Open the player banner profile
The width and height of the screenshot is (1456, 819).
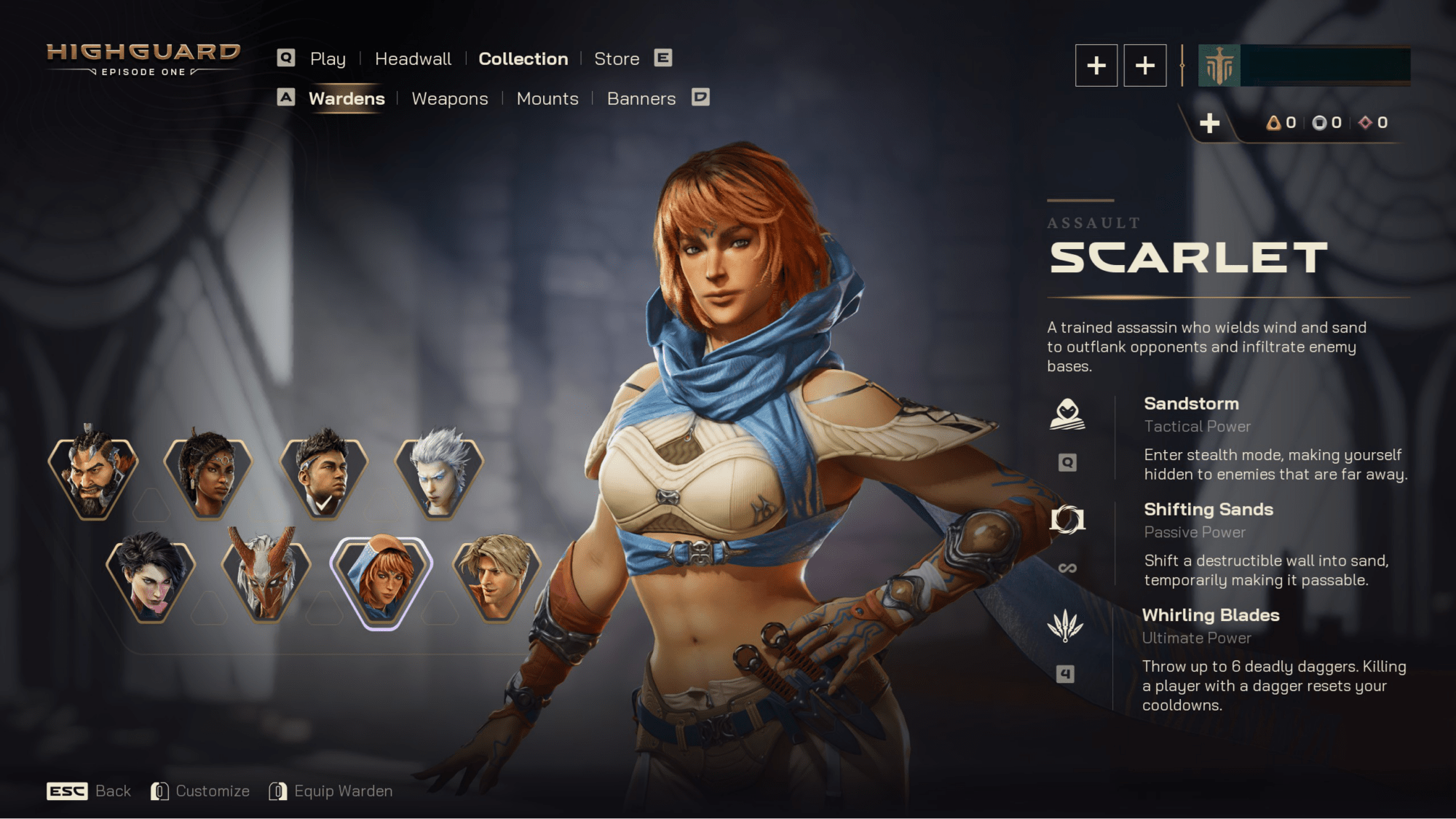tap(1304, 66)
